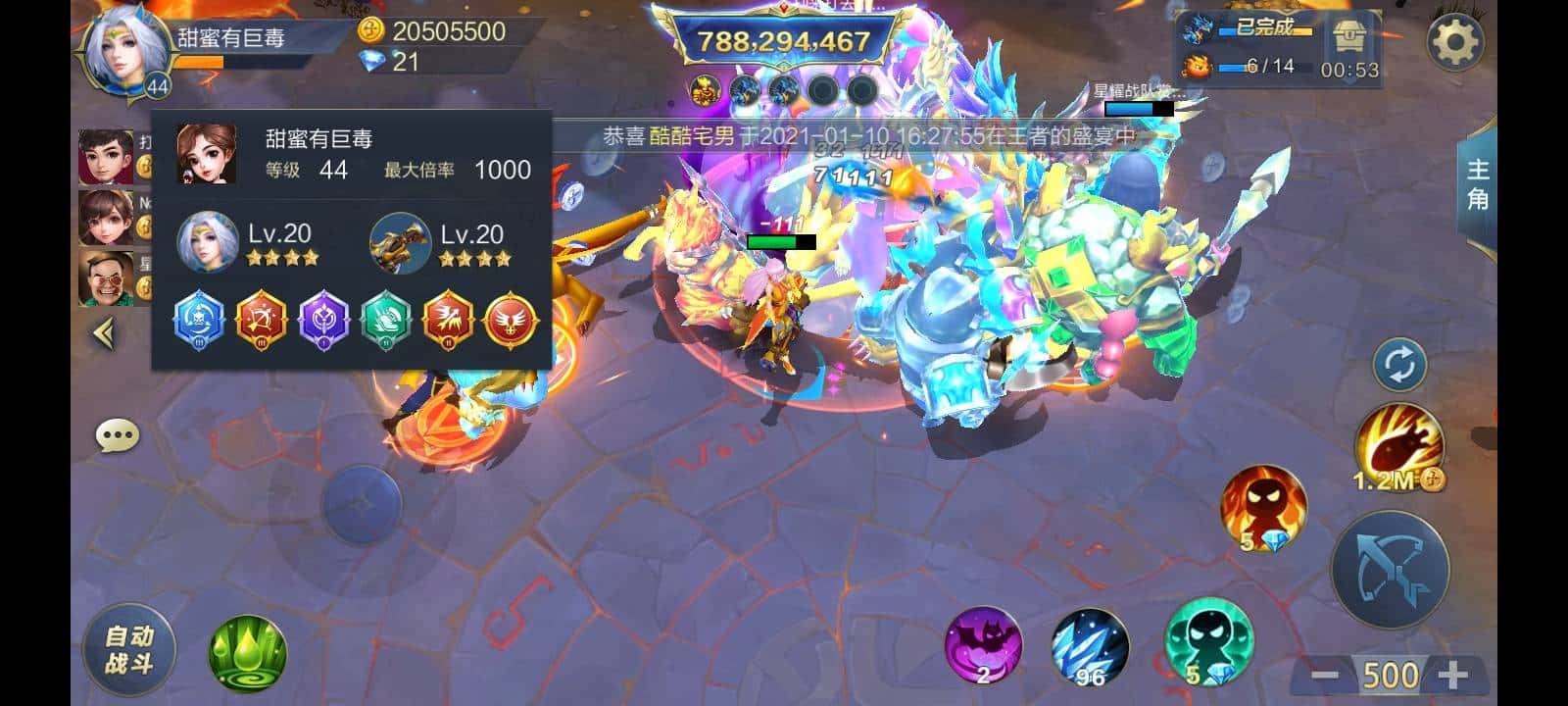Decrease the bet multiplier with minus
The height and width of the screenshot is (706, 1568).
1324,675
